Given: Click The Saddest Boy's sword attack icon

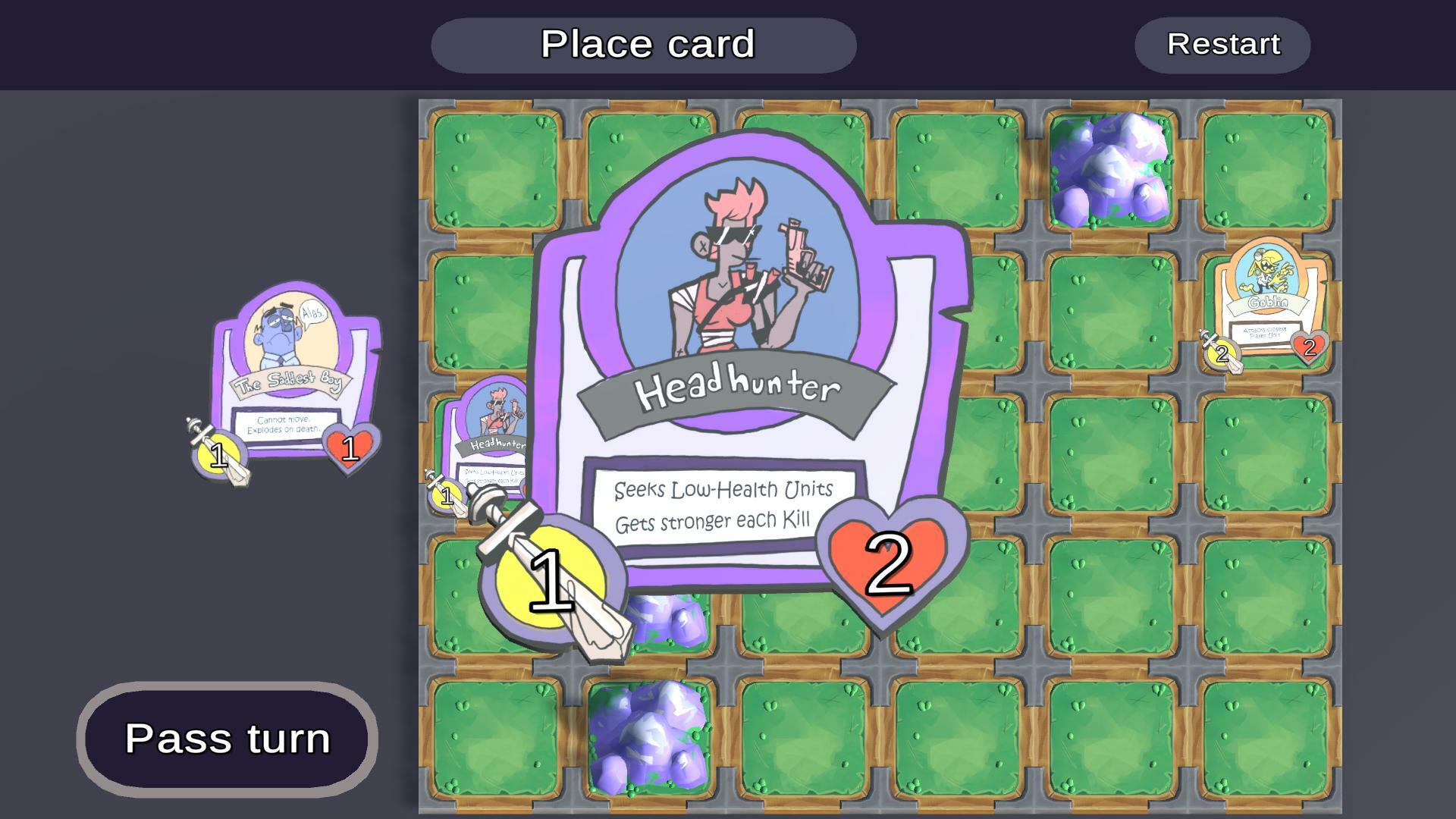Looking at the screenshot, I should pyautogui.click(x=218, y=455).
